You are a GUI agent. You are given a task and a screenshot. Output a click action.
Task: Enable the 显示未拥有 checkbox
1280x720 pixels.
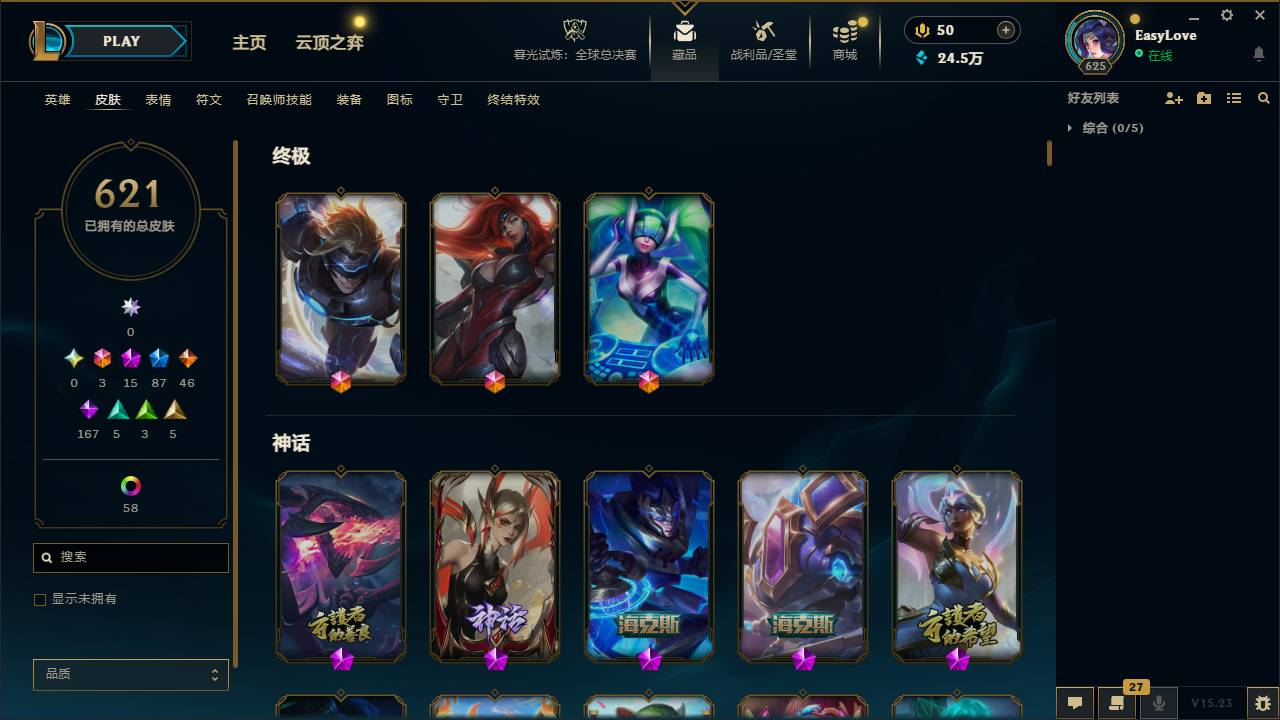coord(40,599)
